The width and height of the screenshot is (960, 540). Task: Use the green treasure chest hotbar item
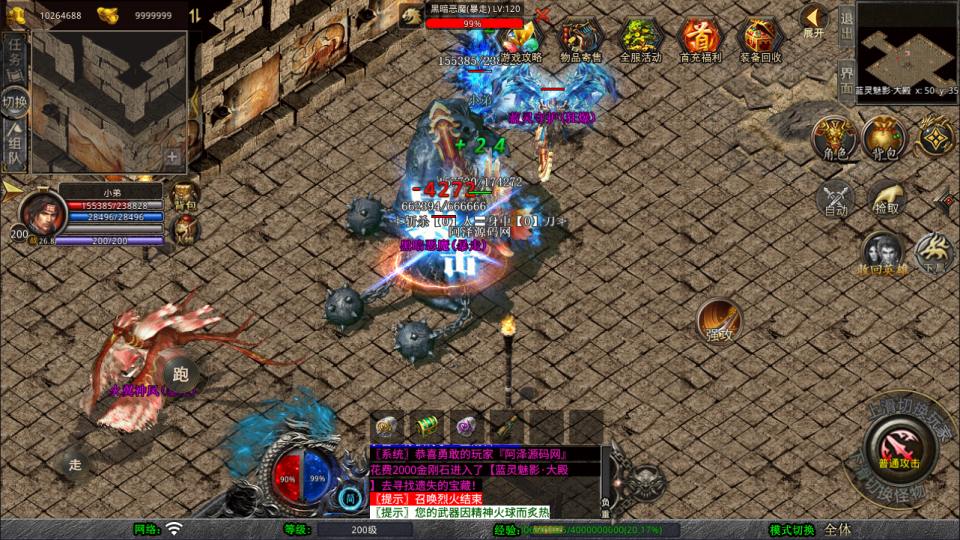click(427, 425)
